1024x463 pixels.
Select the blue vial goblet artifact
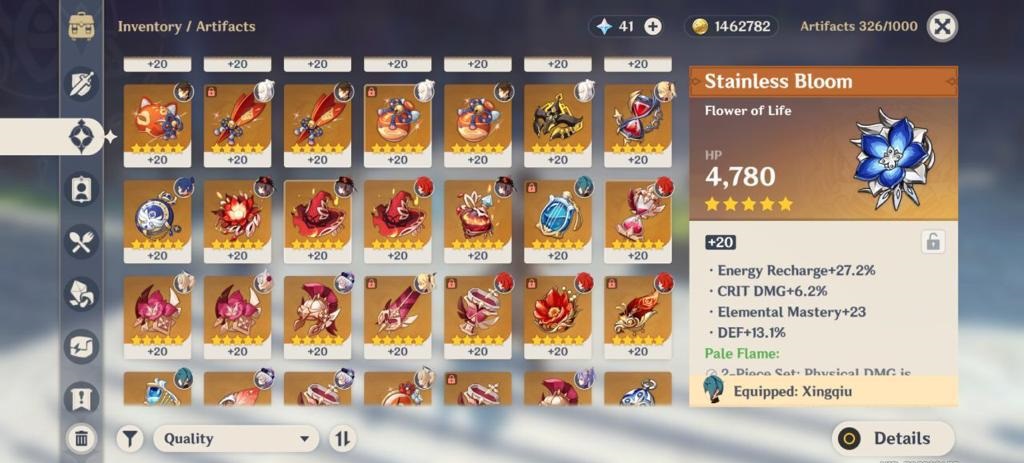(x=557, y=212)
